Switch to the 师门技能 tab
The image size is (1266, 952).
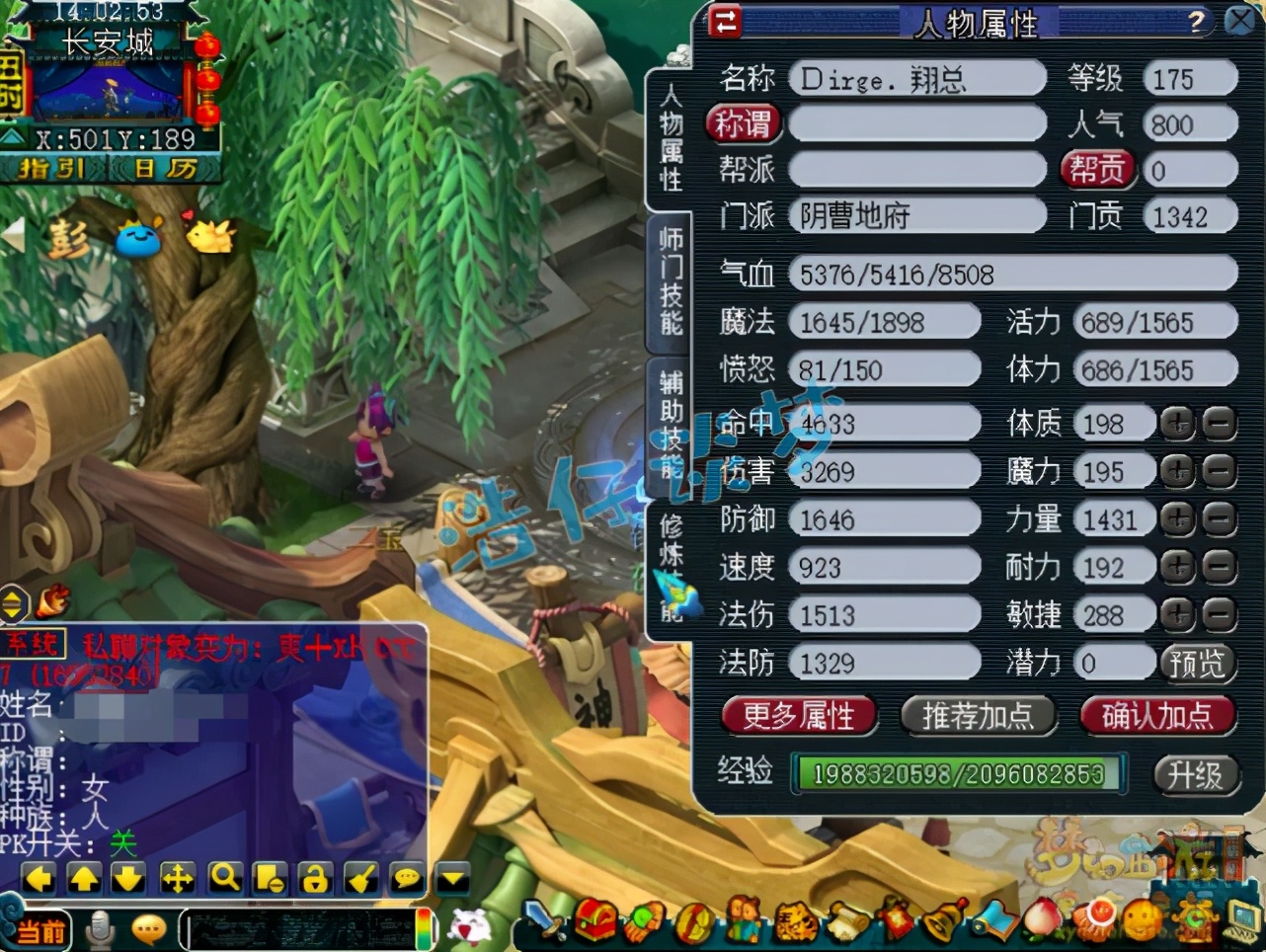coord(672,281)
